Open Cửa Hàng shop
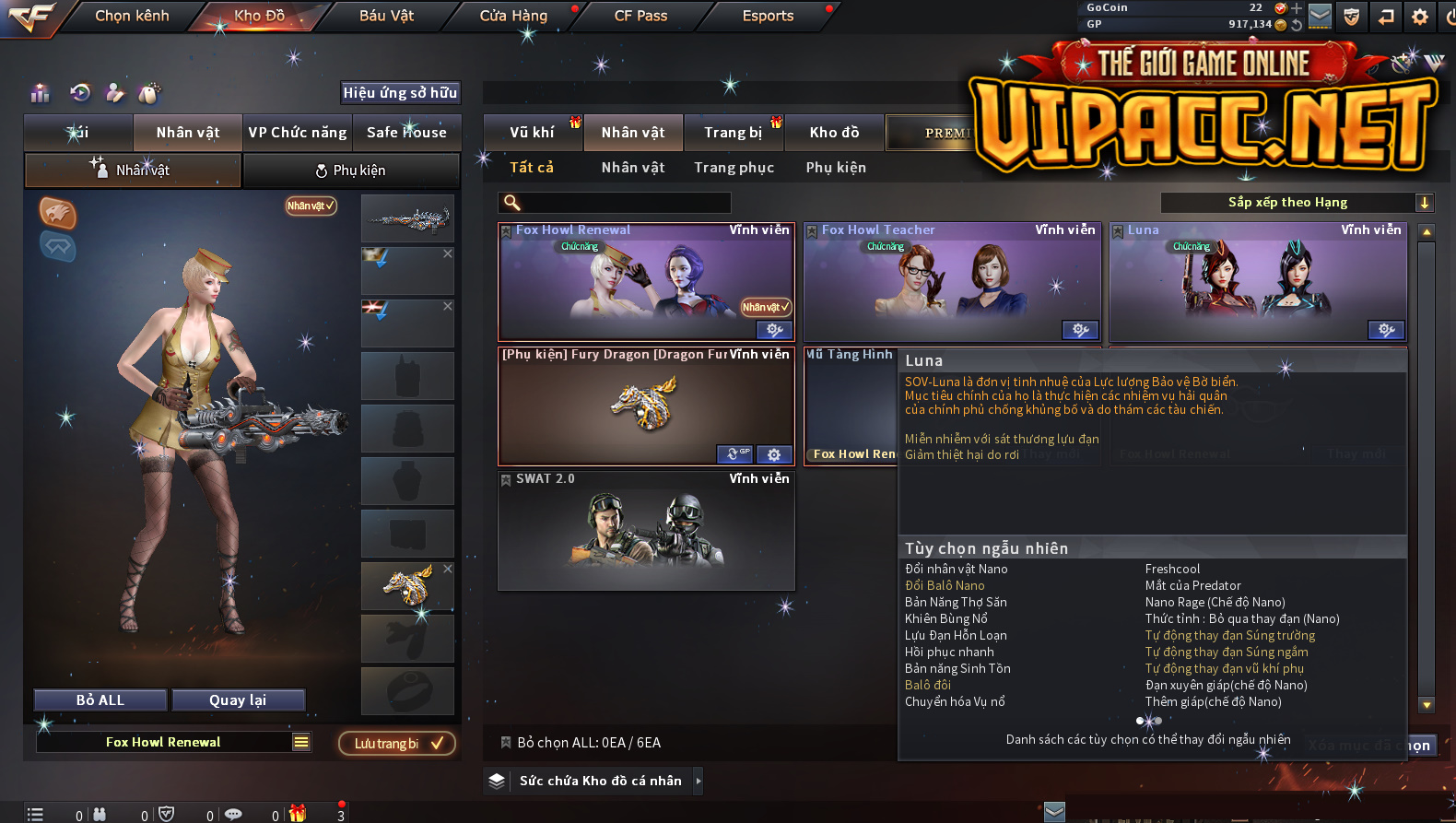Image resolution: width=1456 pixels, height=823 pixels. click(x=513, y=16)
